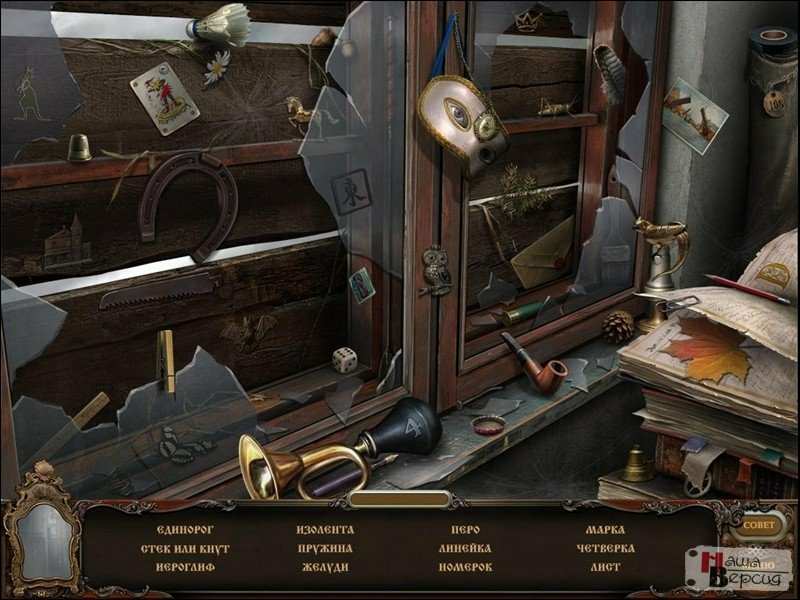Select the Единорог entry in the list

tap(186, 529)
